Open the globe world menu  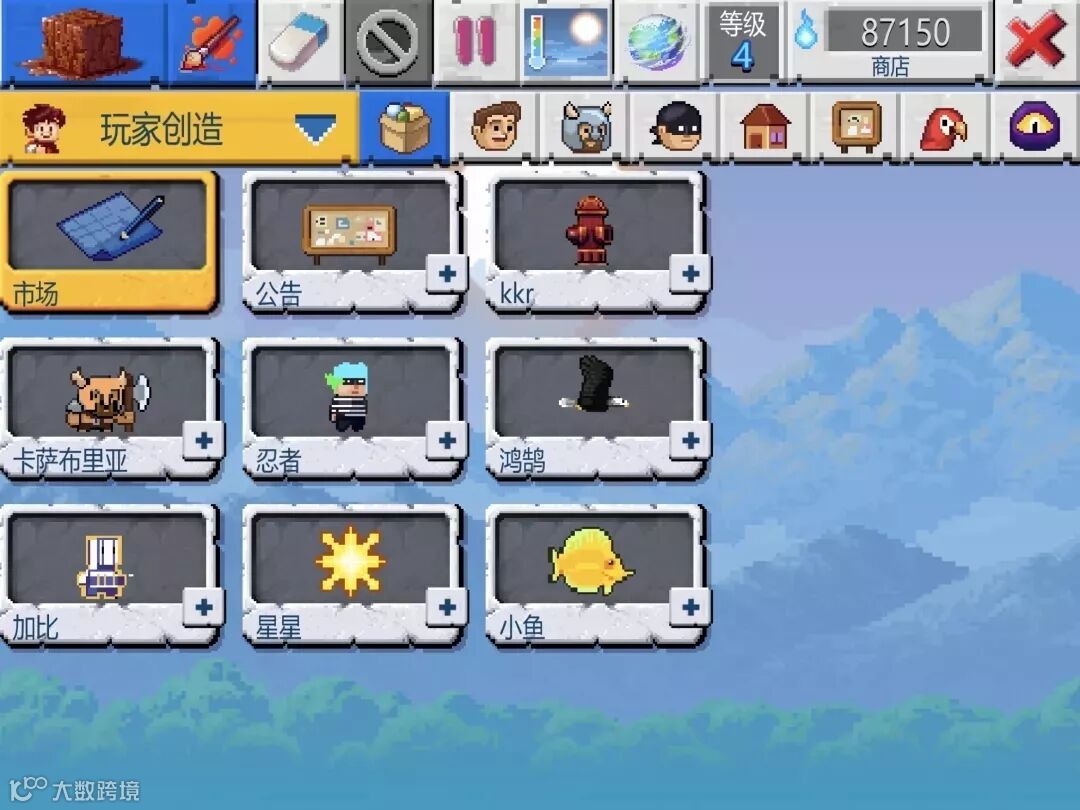click(x=655, y=40)
